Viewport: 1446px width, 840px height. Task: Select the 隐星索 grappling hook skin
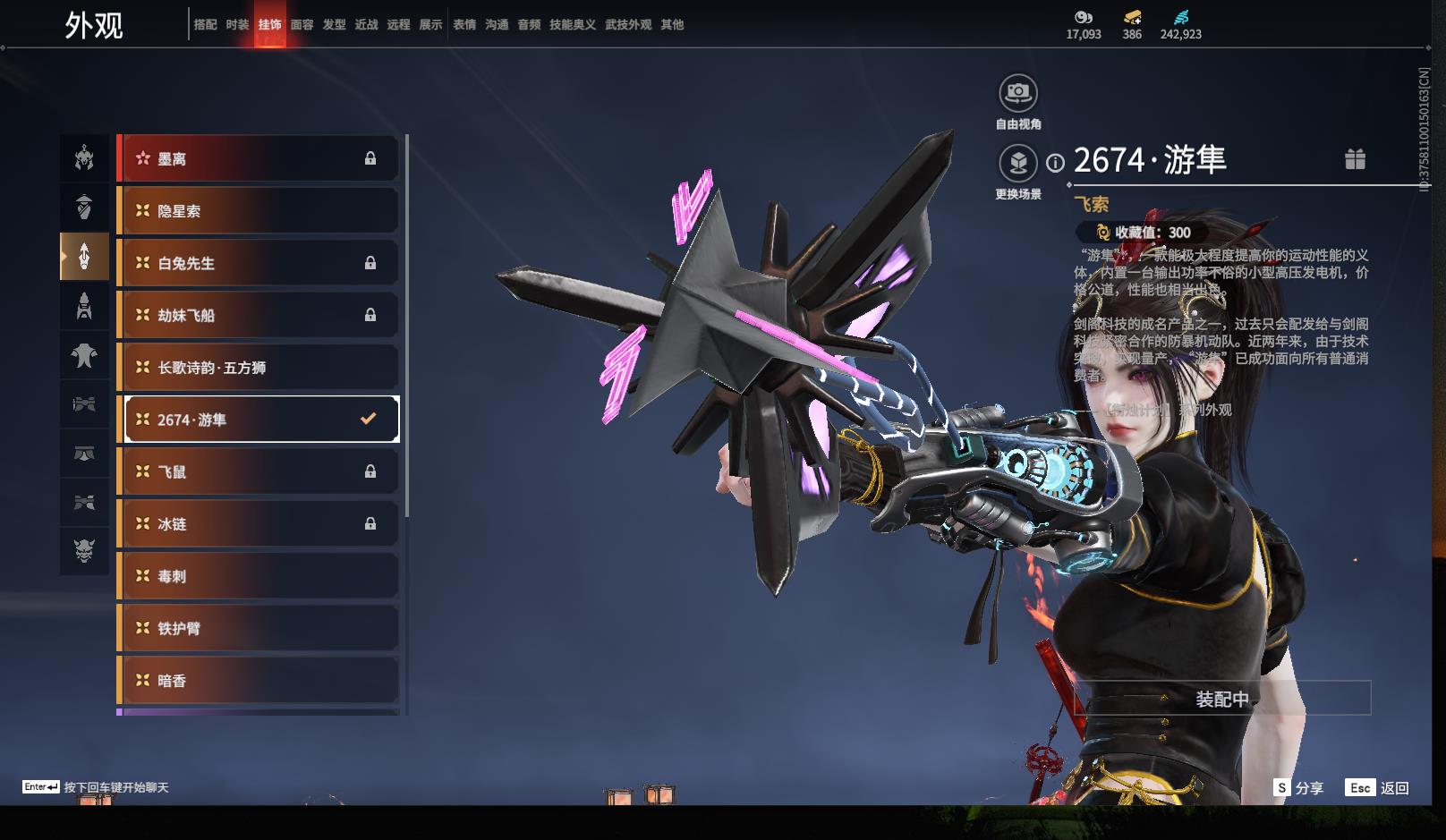pos(258,211)
